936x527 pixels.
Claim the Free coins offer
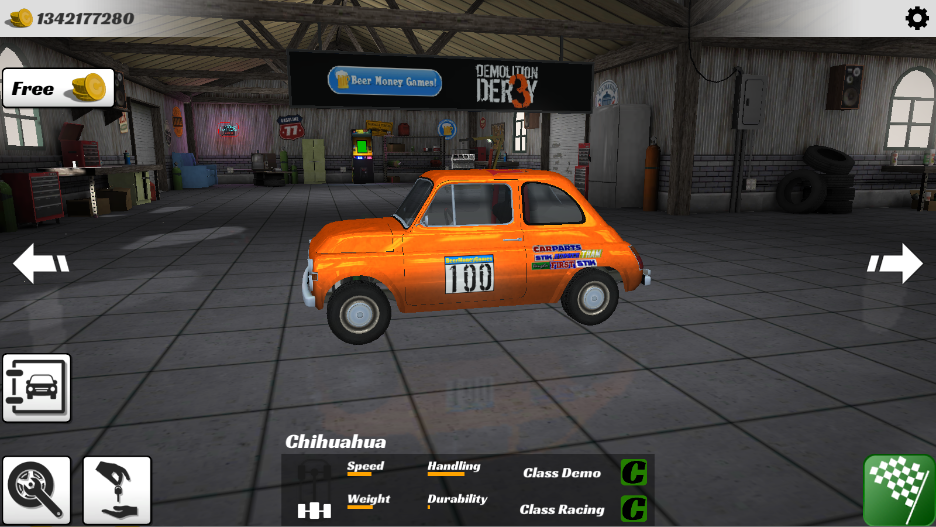tap(58, 89)
